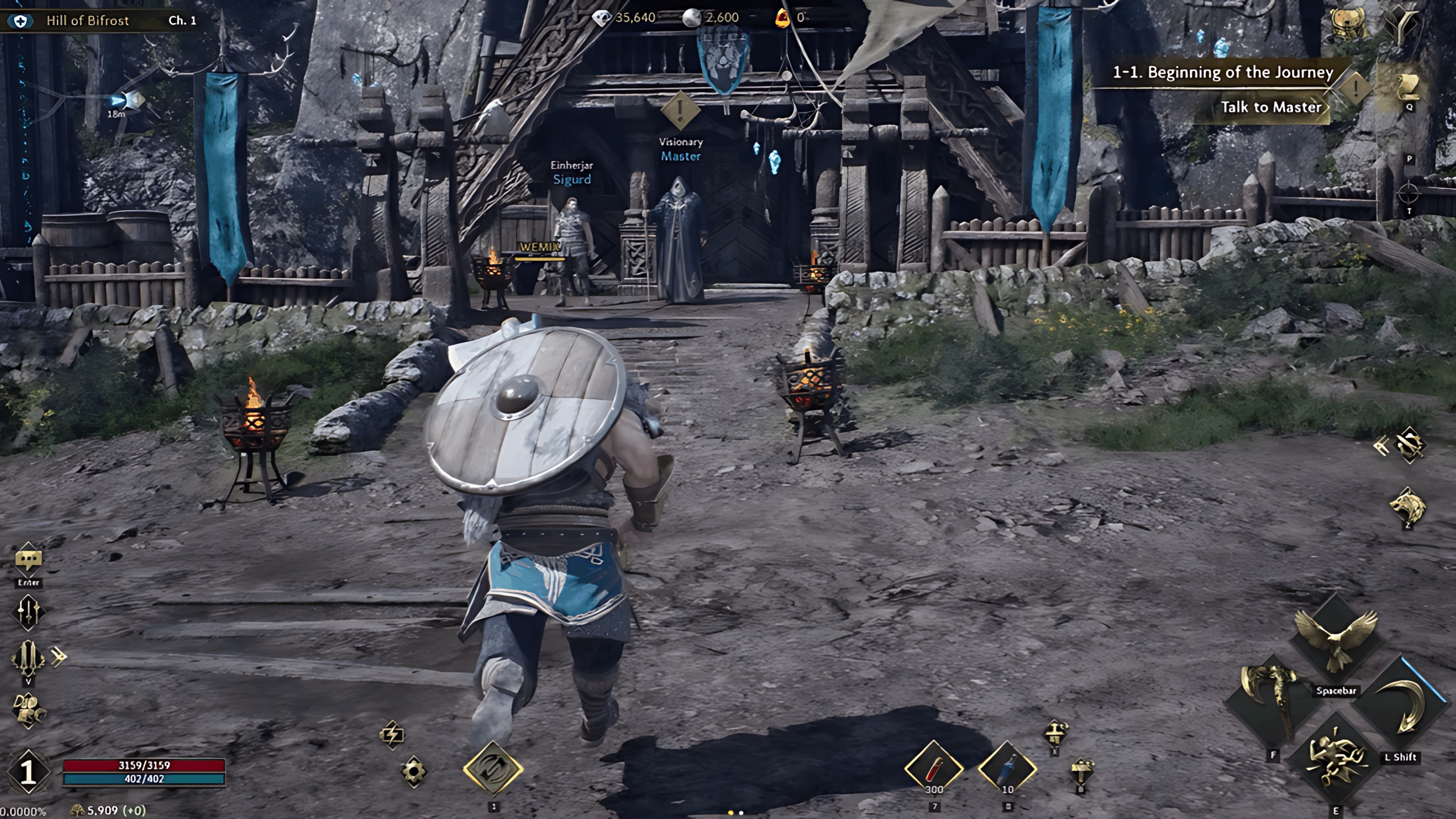Toggle the lightning bolt power-saving icon
The image size is (1456, 819).
point(392,734)
